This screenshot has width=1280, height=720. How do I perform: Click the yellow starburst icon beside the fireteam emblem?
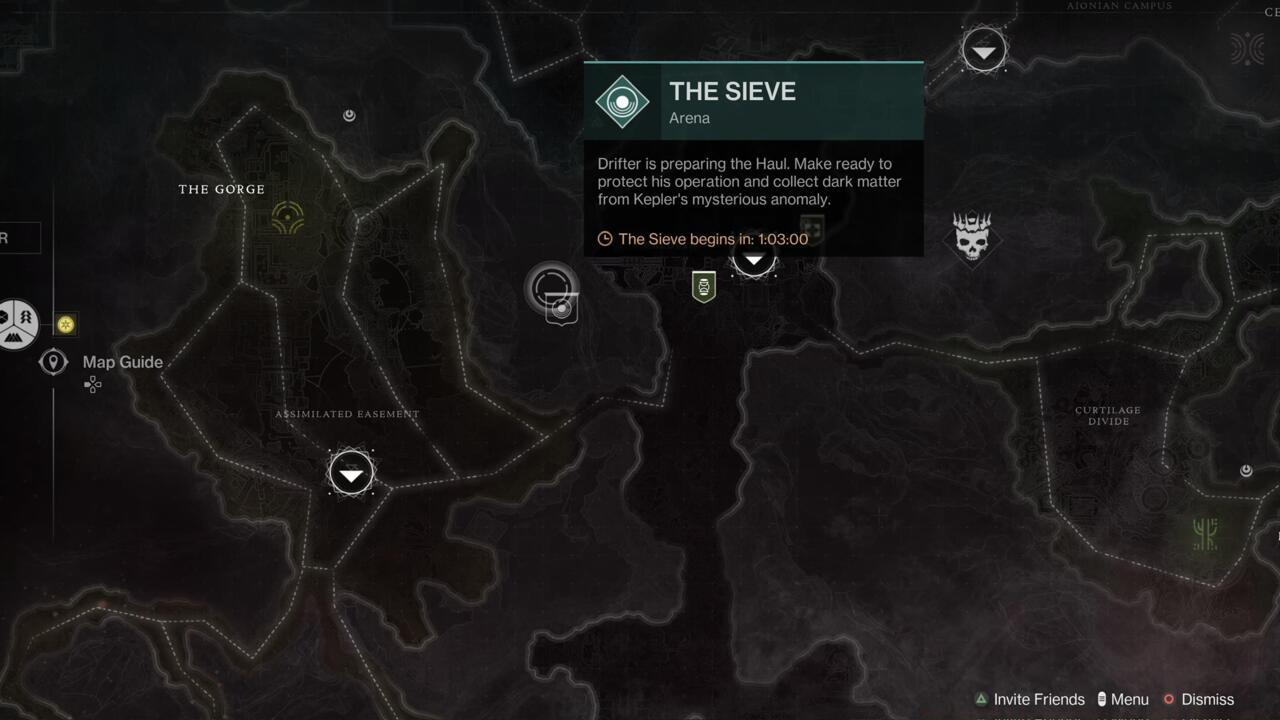(64, 324)
